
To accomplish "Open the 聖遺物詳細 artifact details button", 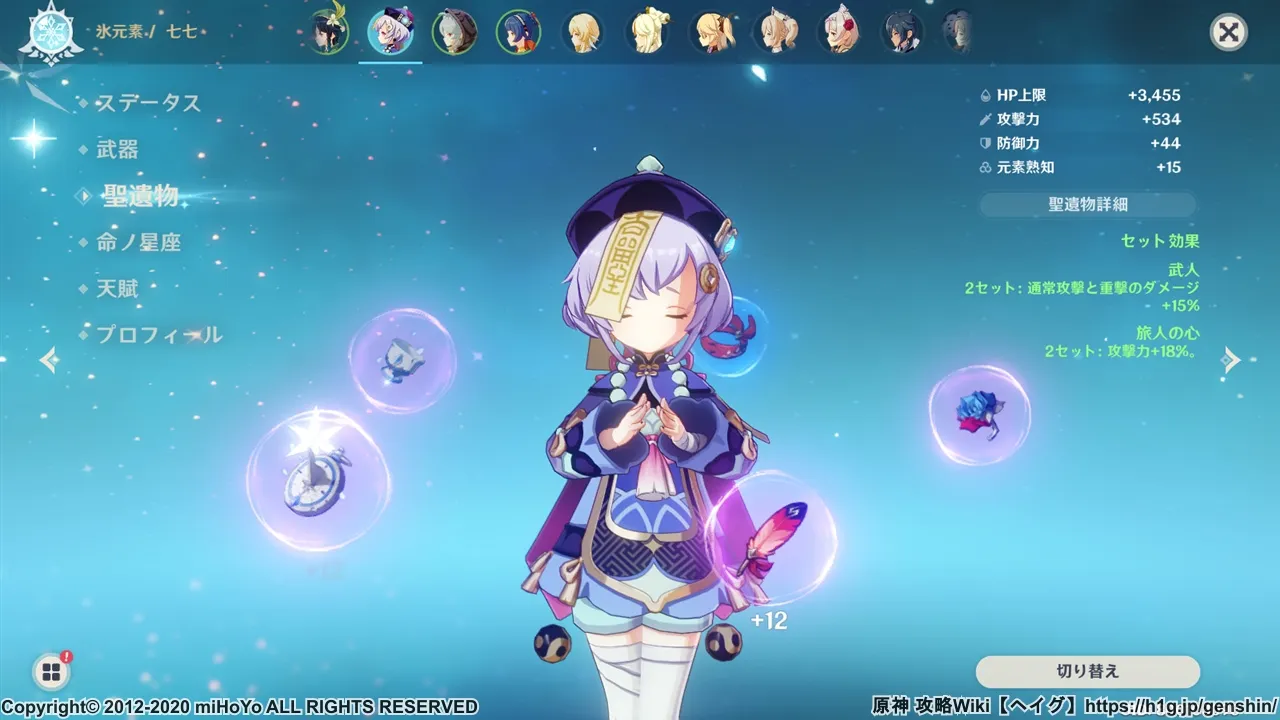I will click(1087, 204).
